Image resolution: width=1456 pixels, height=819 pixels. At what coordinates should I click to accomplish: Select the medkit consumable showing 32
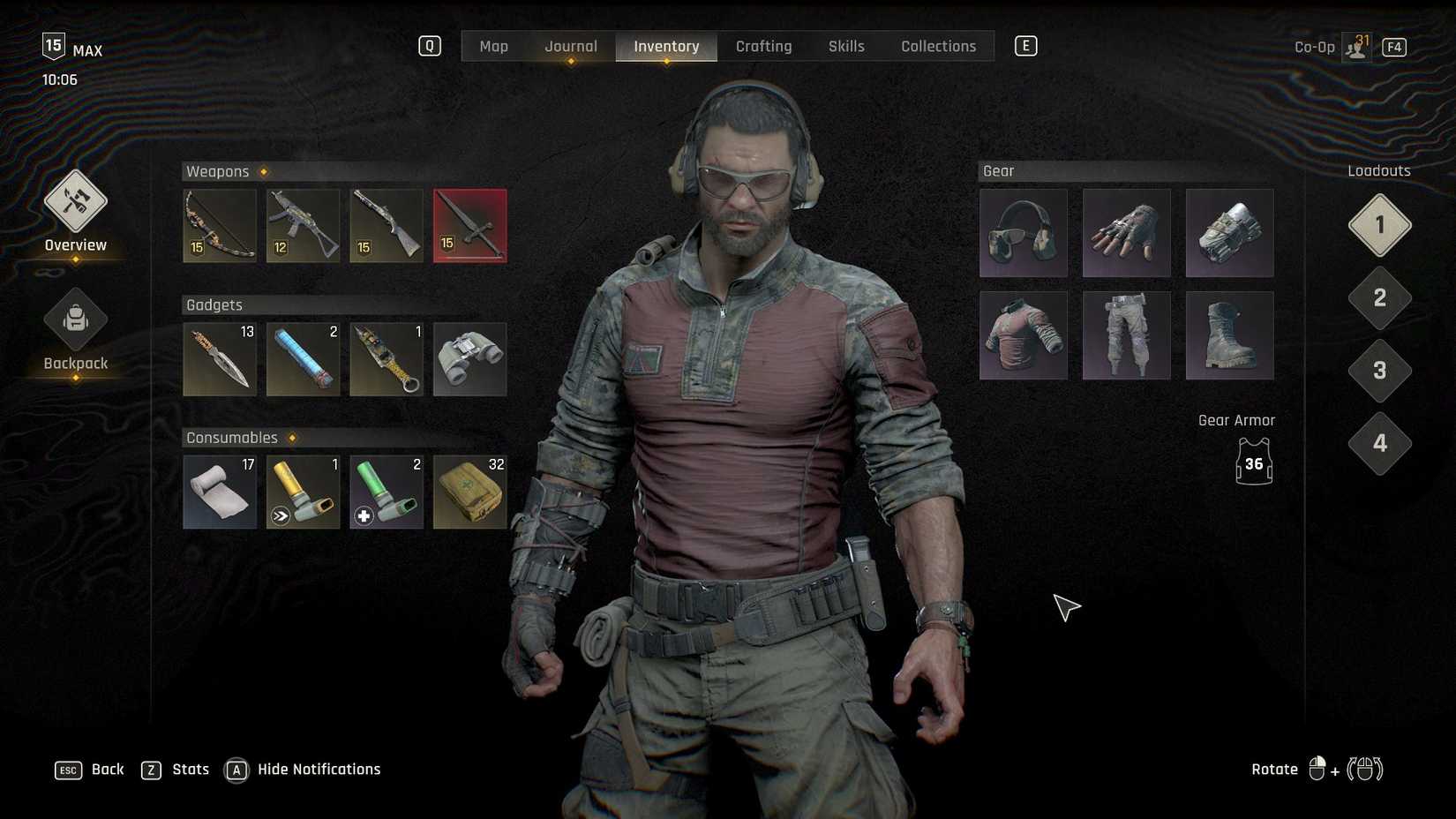click(x=469, y=492)
